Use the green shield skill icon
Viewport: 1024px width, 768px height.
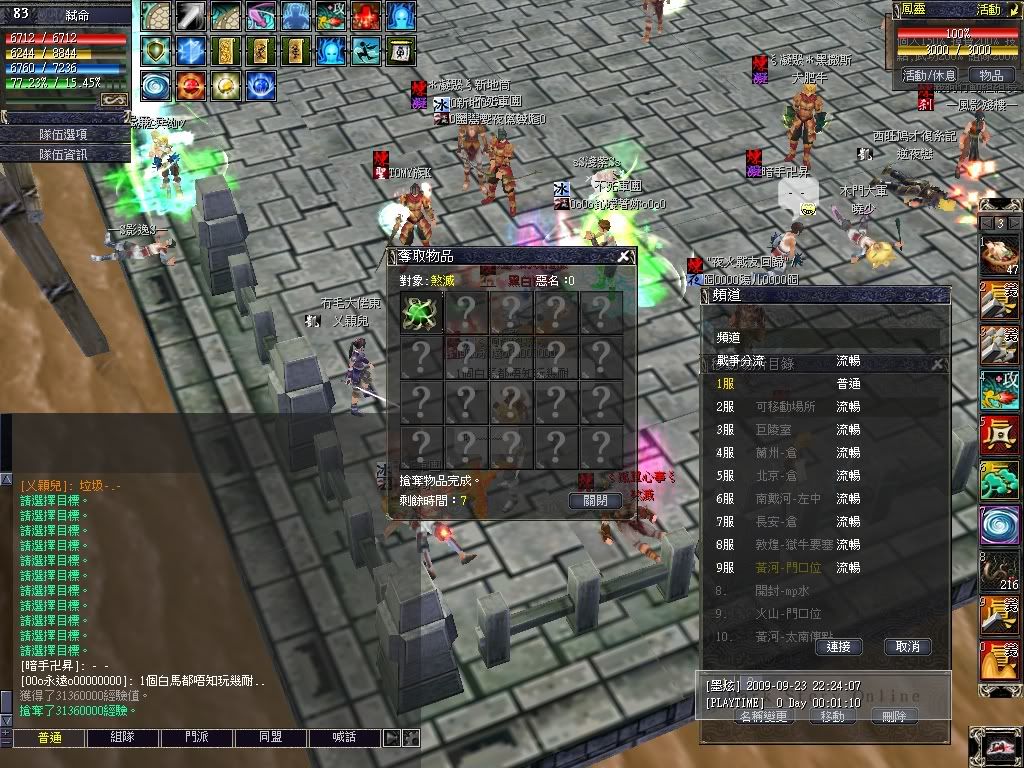(155, 50)
